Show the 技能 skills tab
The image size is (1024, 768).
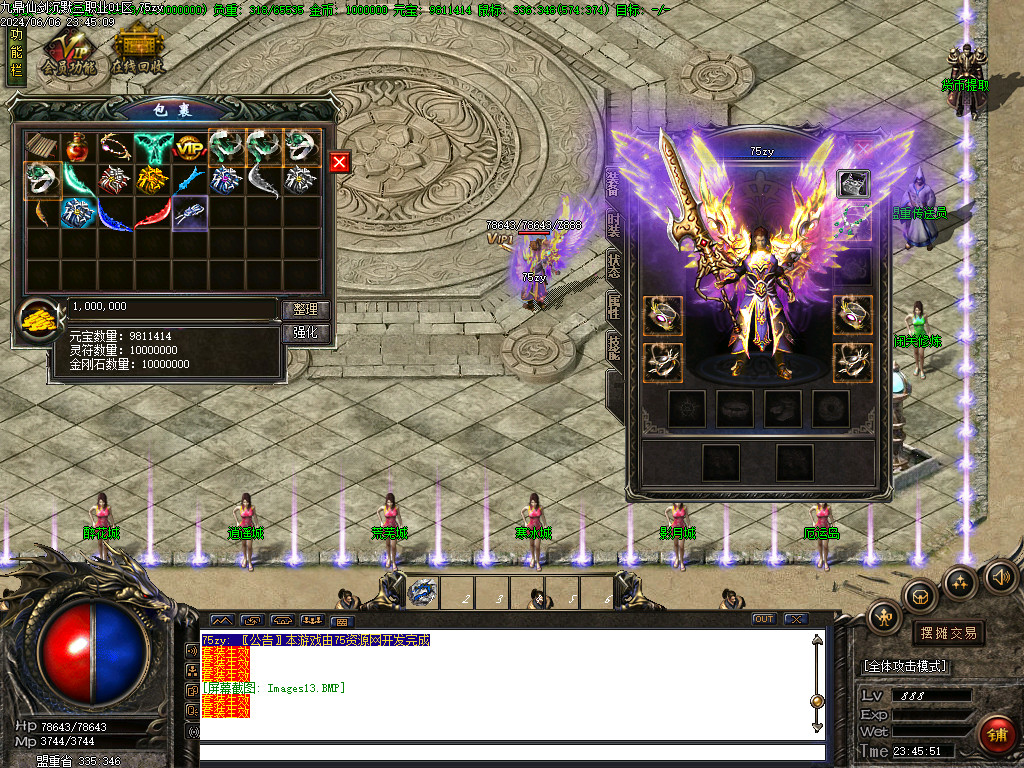pyautogui.click(x=614, y=348)
